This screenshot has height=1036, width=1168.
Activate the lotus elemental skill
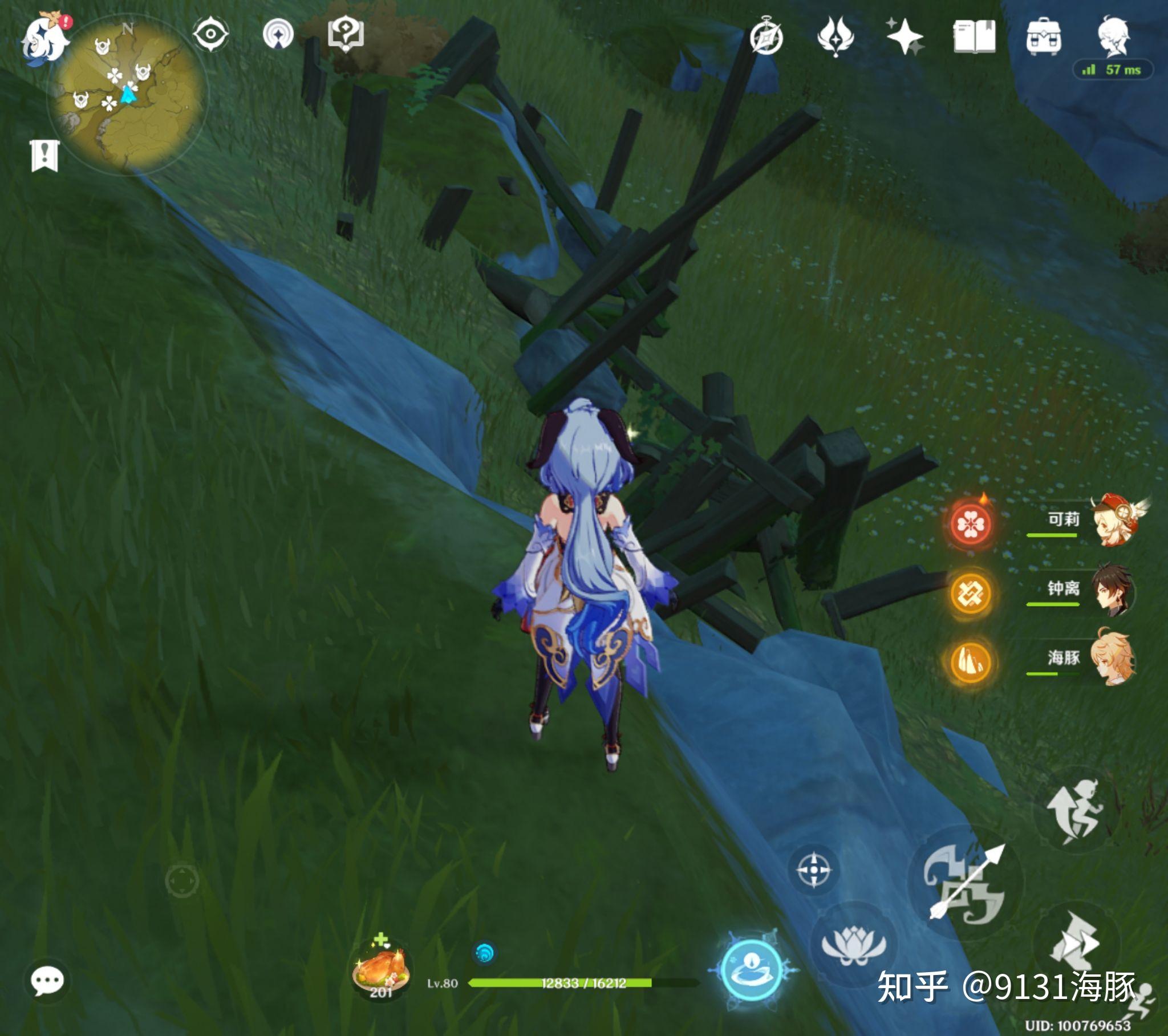(853, 945)
